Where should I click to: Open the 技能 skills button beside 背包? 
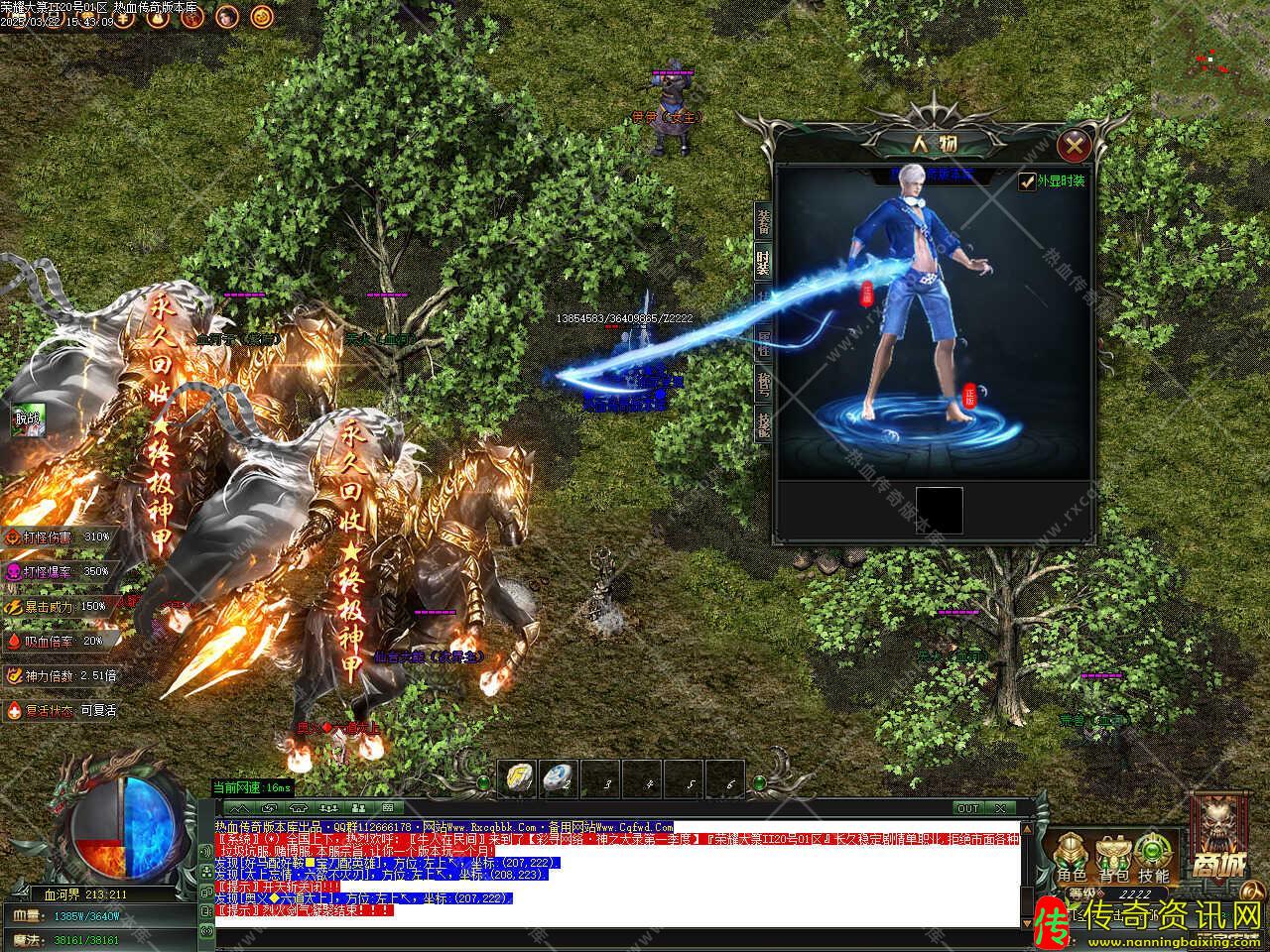click(x=1152, y=858)
